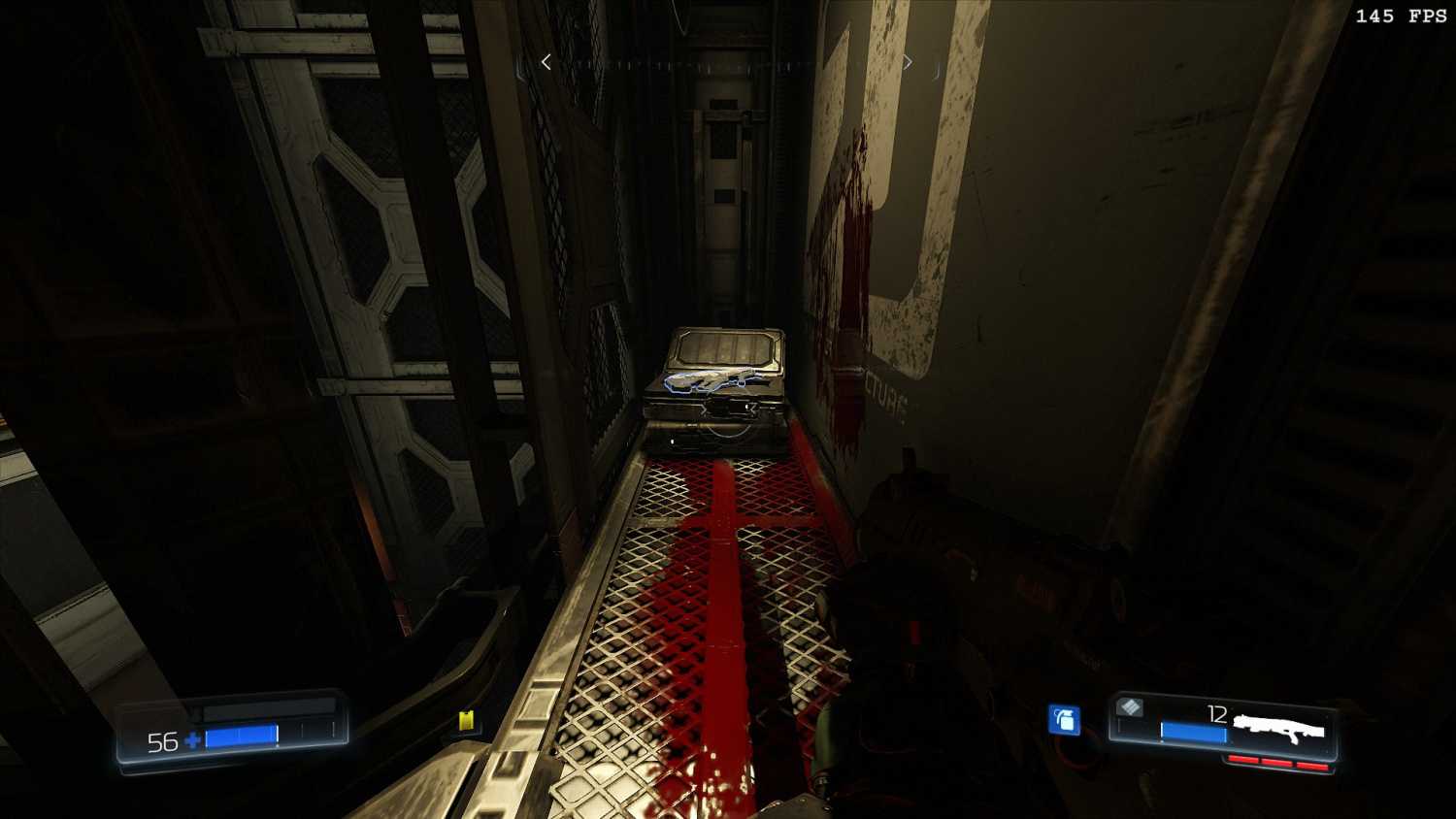Image resolution: width=1456 pixels, height=819 pixels.
Task: Select the yellow keycard icon
Action: 466,720
